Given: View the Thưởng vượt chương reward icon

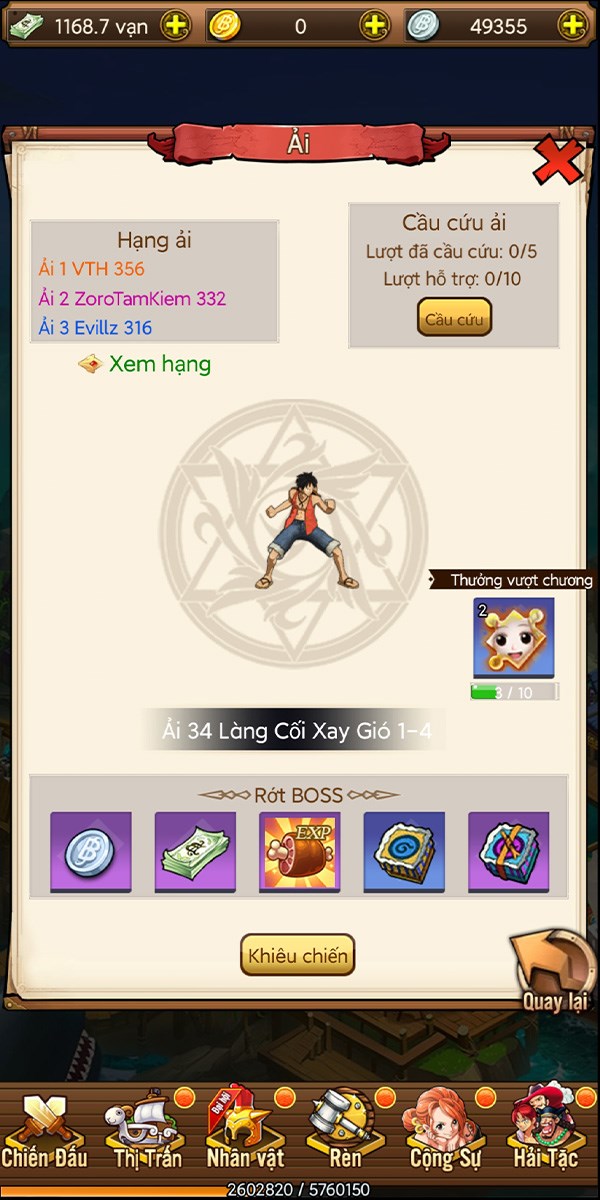Looking at the screenshot, I should (x=514, y=638).
